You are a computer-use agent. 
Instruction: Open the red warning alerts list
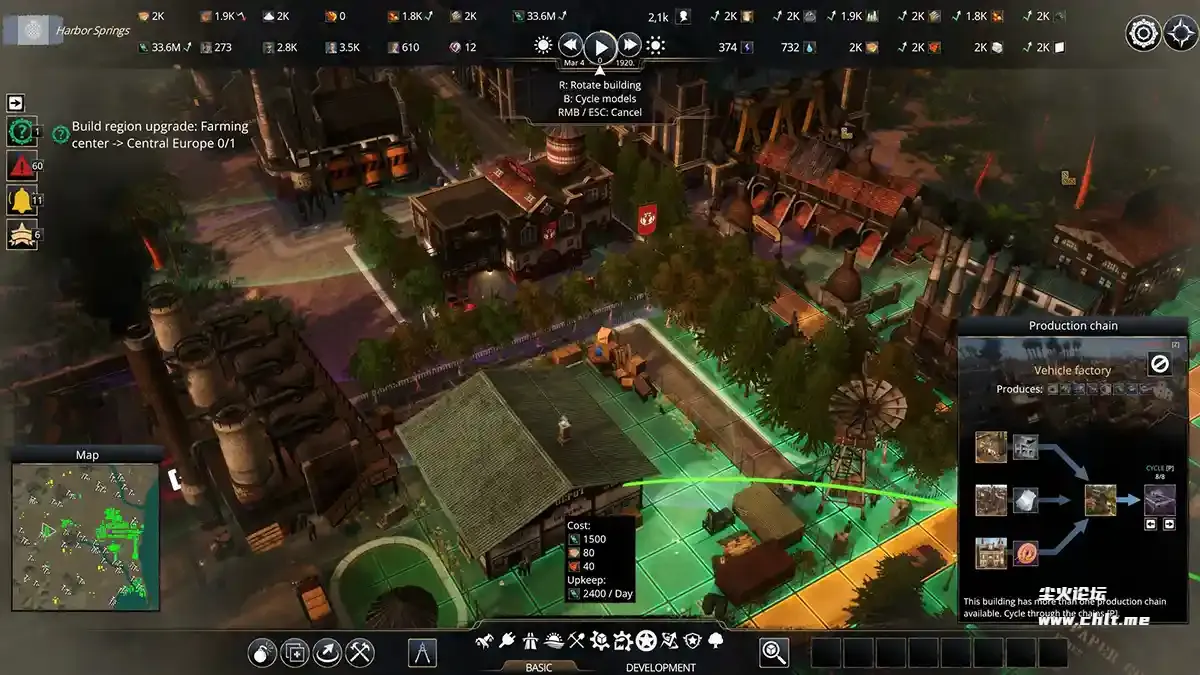20,165
